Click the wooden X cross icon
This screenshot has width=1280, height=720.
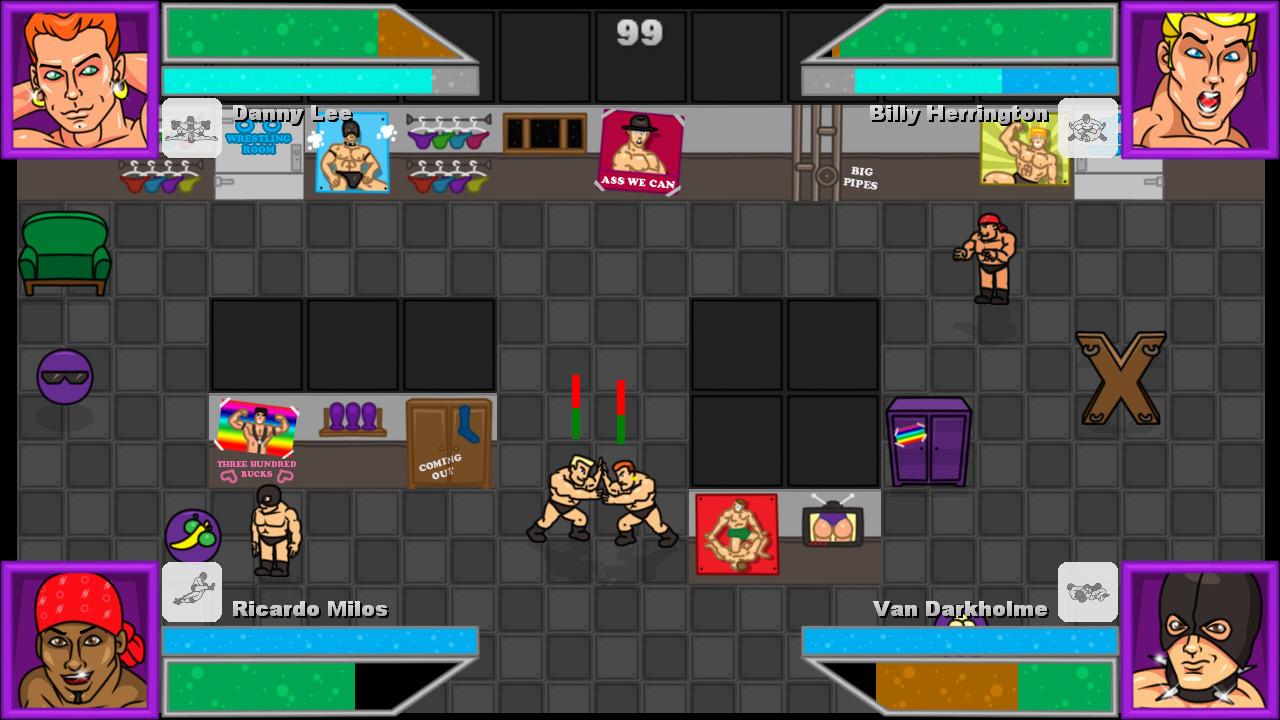coord(1120,376)
